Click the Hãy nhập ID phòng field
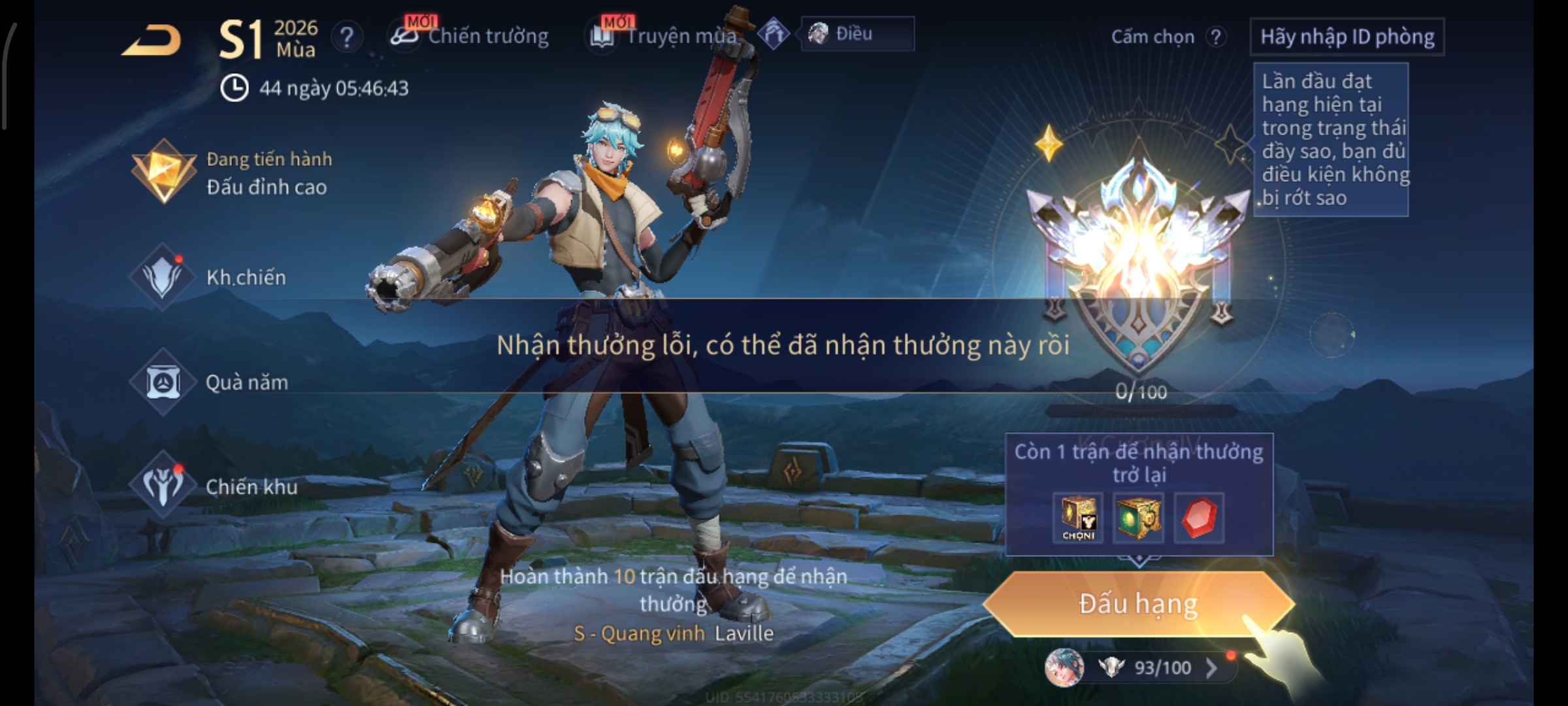 click(x=1347, y=37)
